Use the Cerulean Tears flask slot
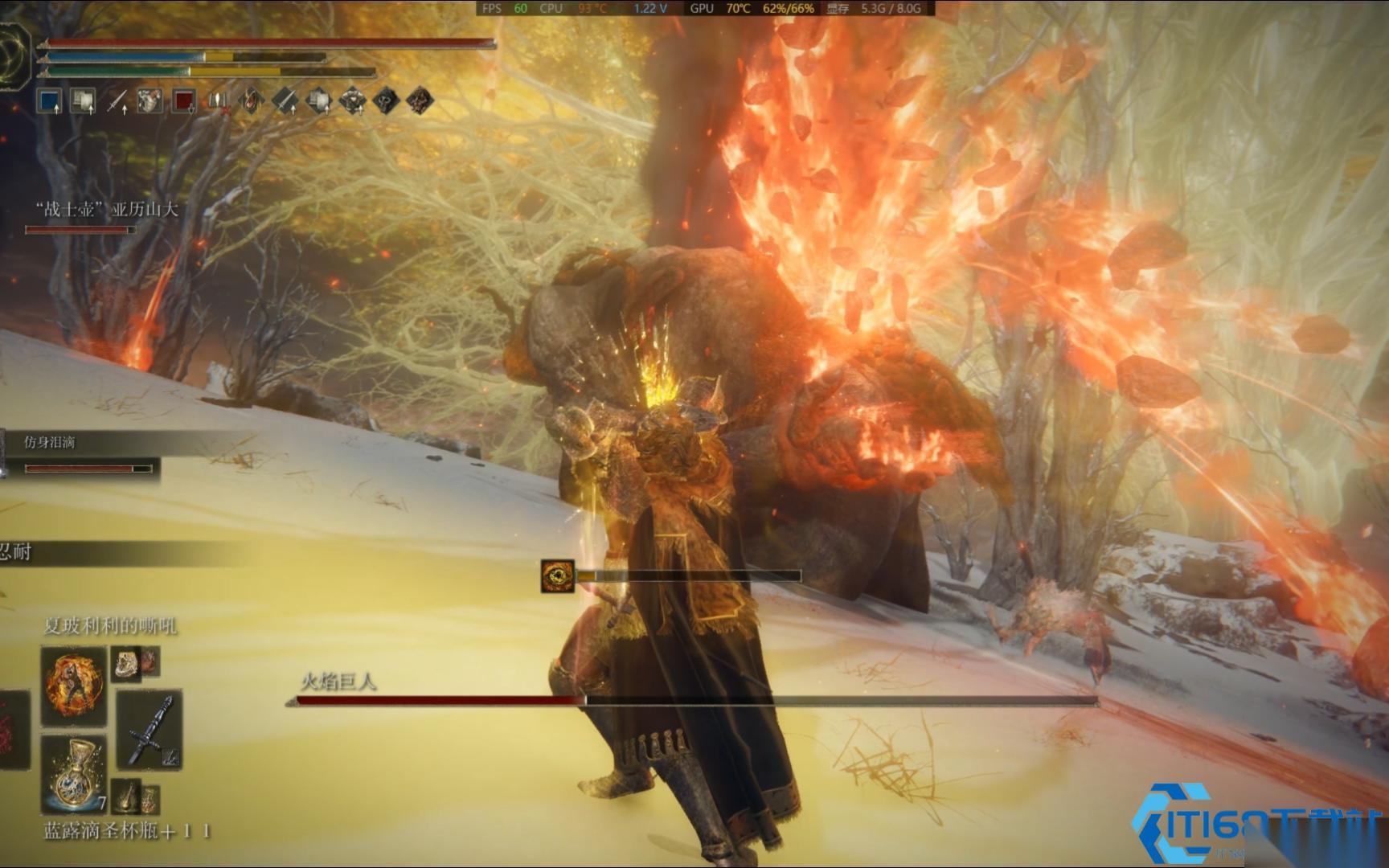The image size is (1389, 868). pos(74,772)
